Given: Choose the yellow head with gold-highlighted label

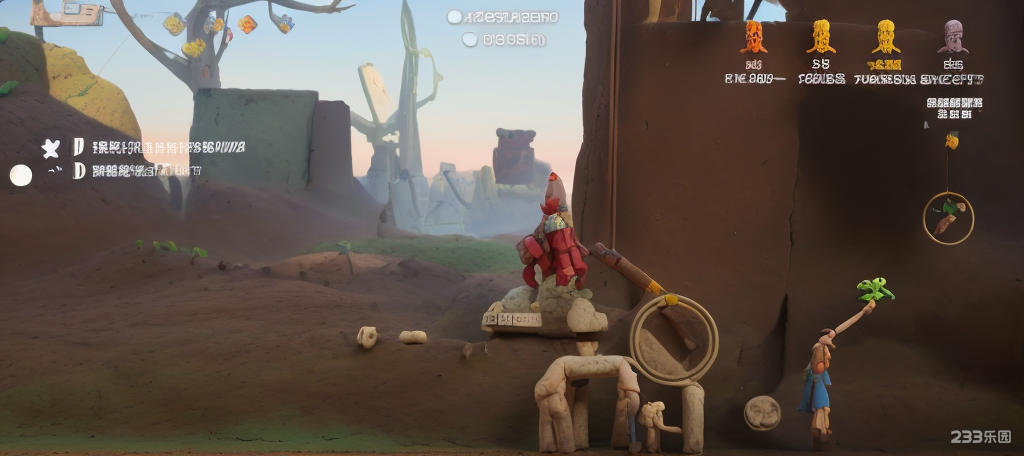Looking at the screenshot, I should point(885,37).
